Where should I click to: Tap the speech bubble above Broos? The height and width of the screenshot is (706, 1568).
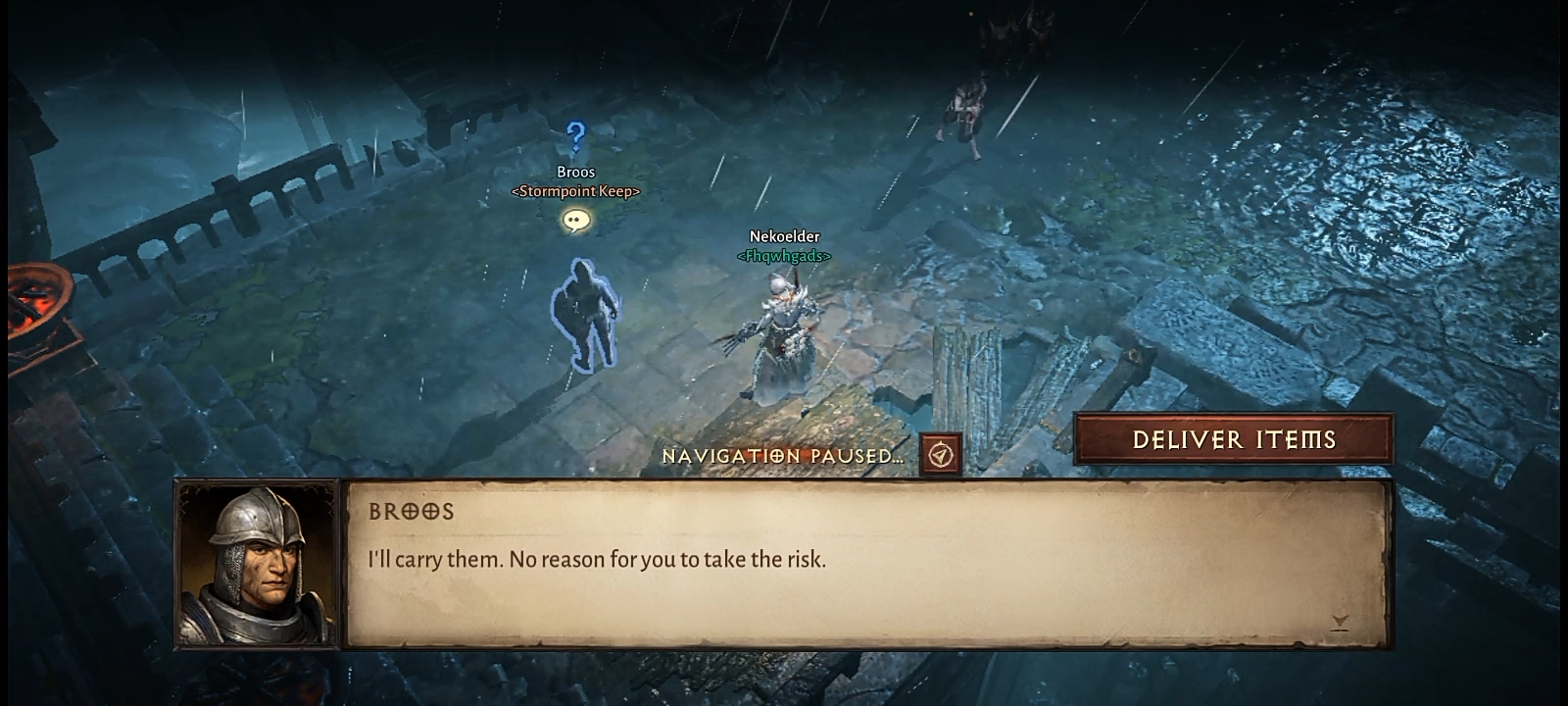pyautogui.click(x=576, y=221)
